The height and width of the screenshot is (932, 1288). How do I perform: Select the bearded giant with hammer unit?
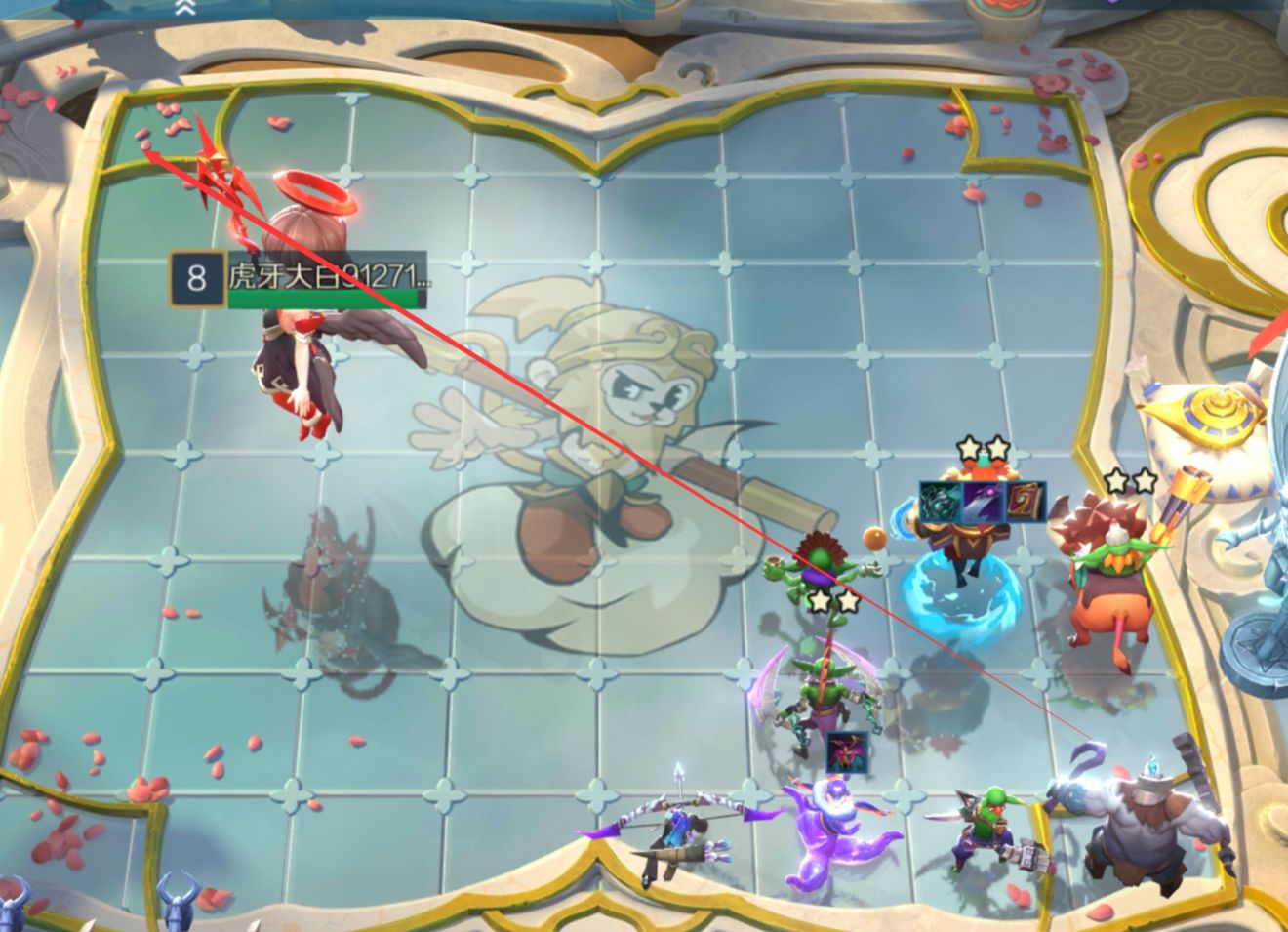click(1143, 827)
